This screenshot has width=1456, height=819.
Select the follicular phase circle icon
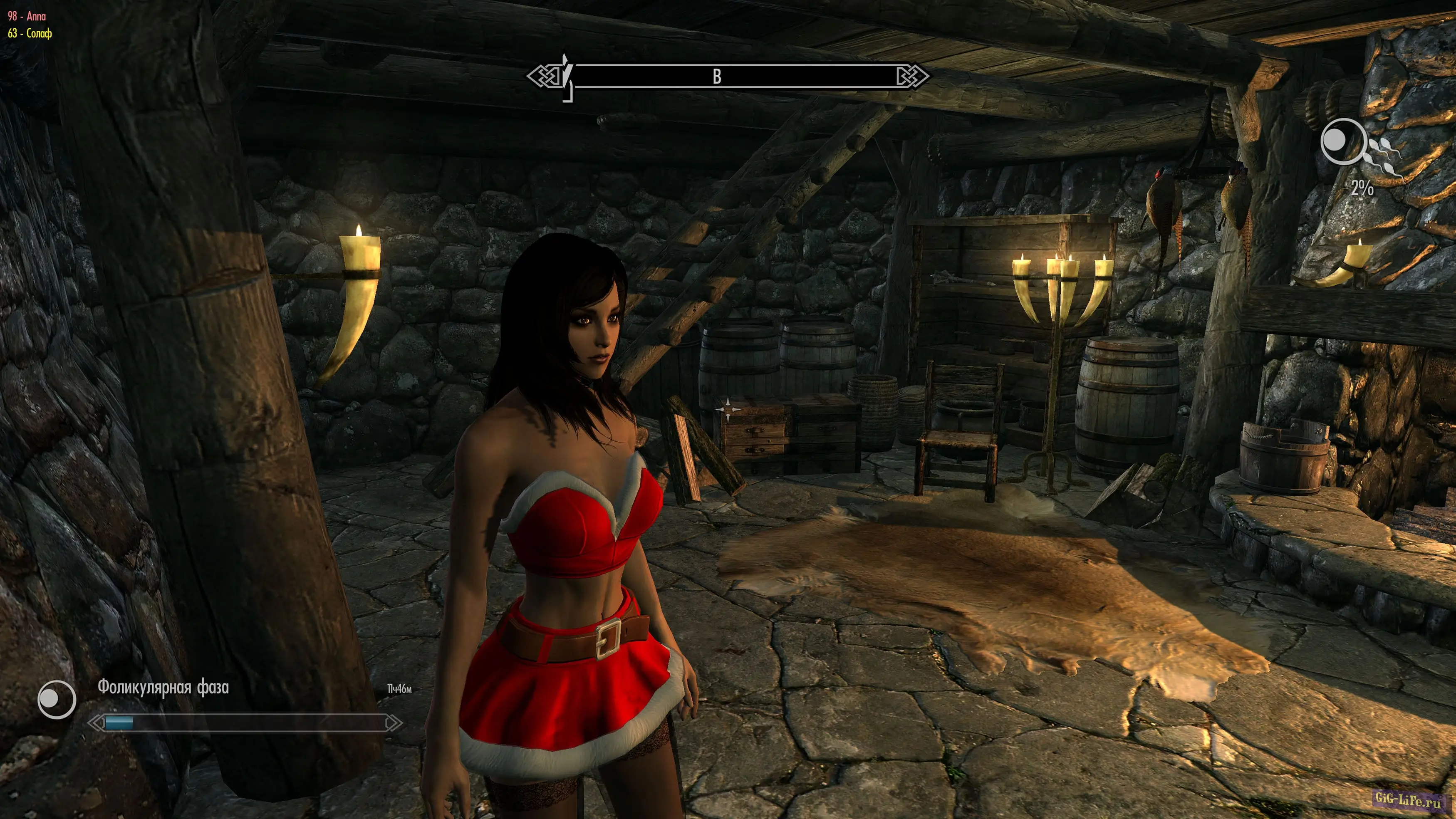click(57, 700)
